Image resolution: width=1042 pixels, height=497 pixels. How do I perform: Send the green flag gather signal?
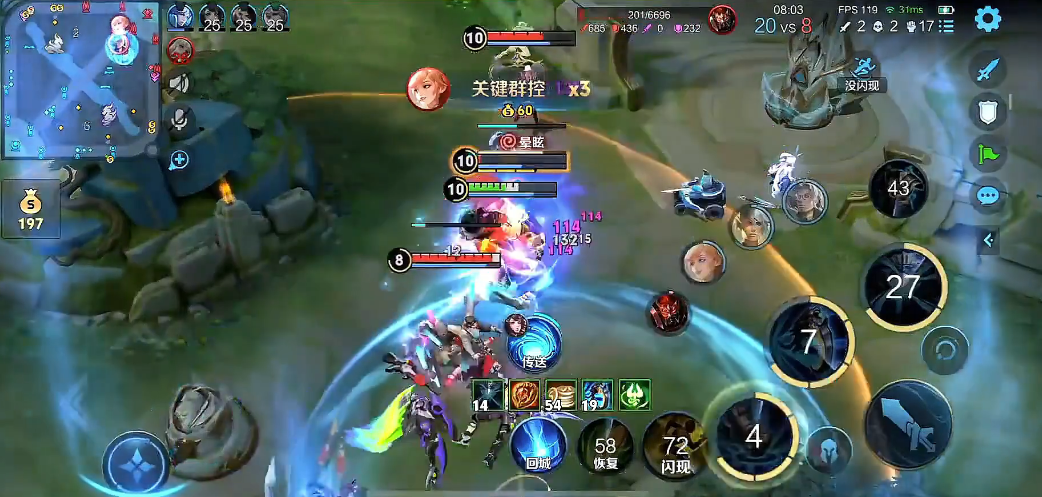(x=988, y=155)
